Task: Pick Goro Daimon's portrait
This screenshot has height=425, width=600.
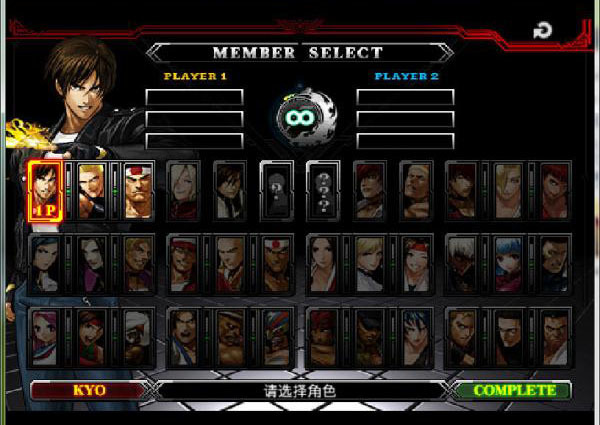Action: pyautogui.click(x=138, y=190)
